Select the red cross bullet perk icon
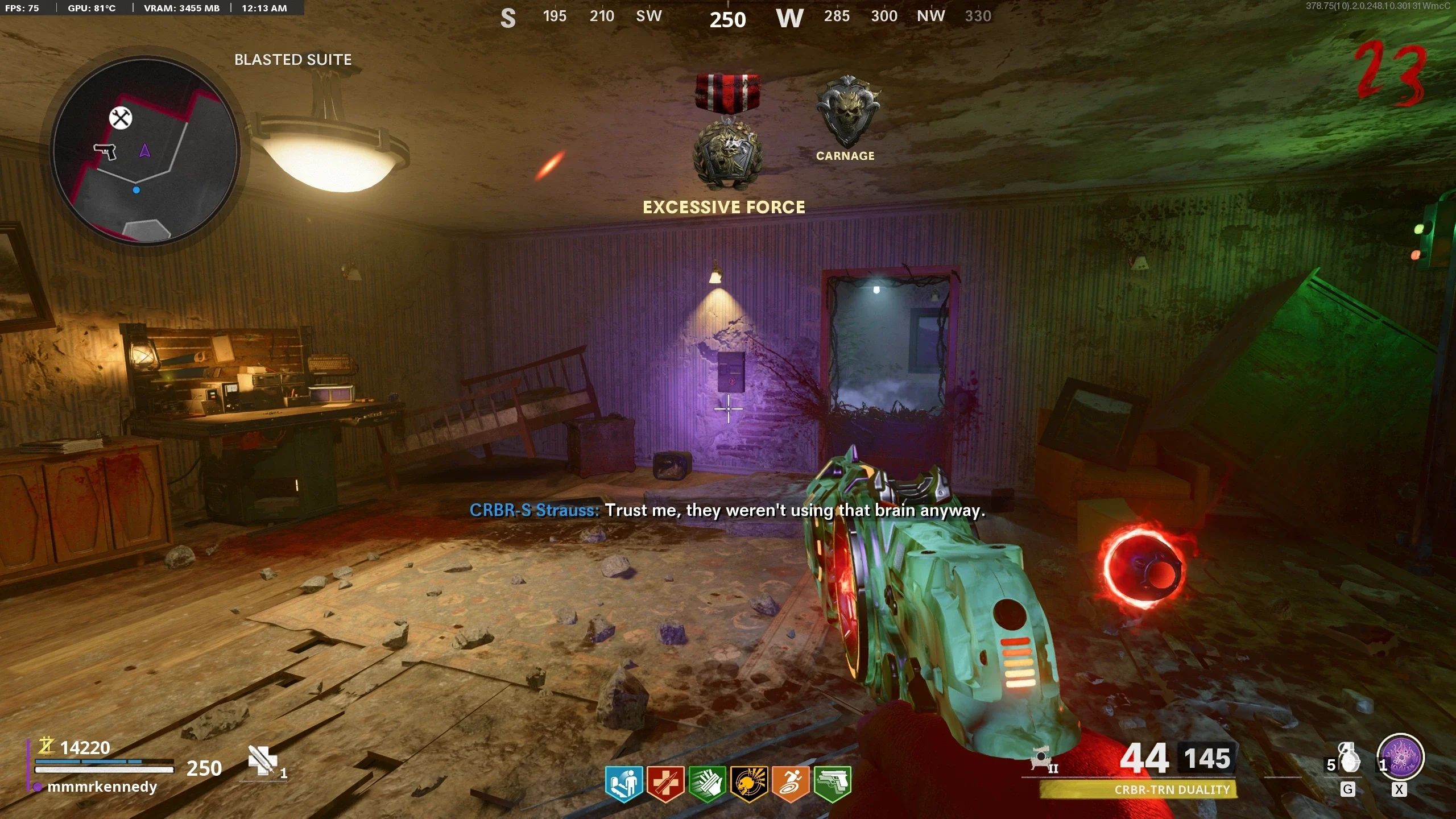This screenshot has height=819, width=1456. point(665,783)
